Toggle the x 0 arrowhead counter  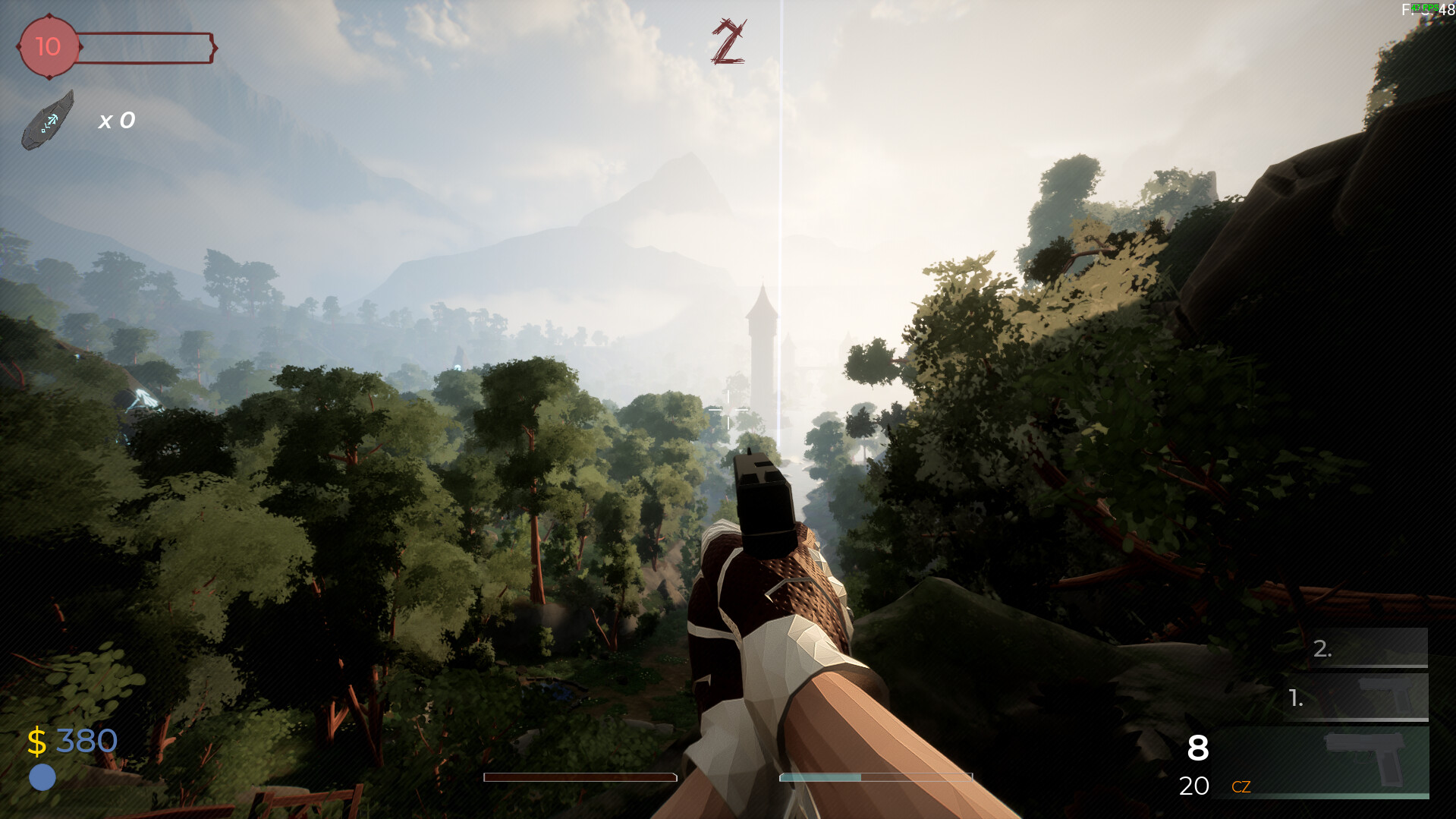pos(116,120)
